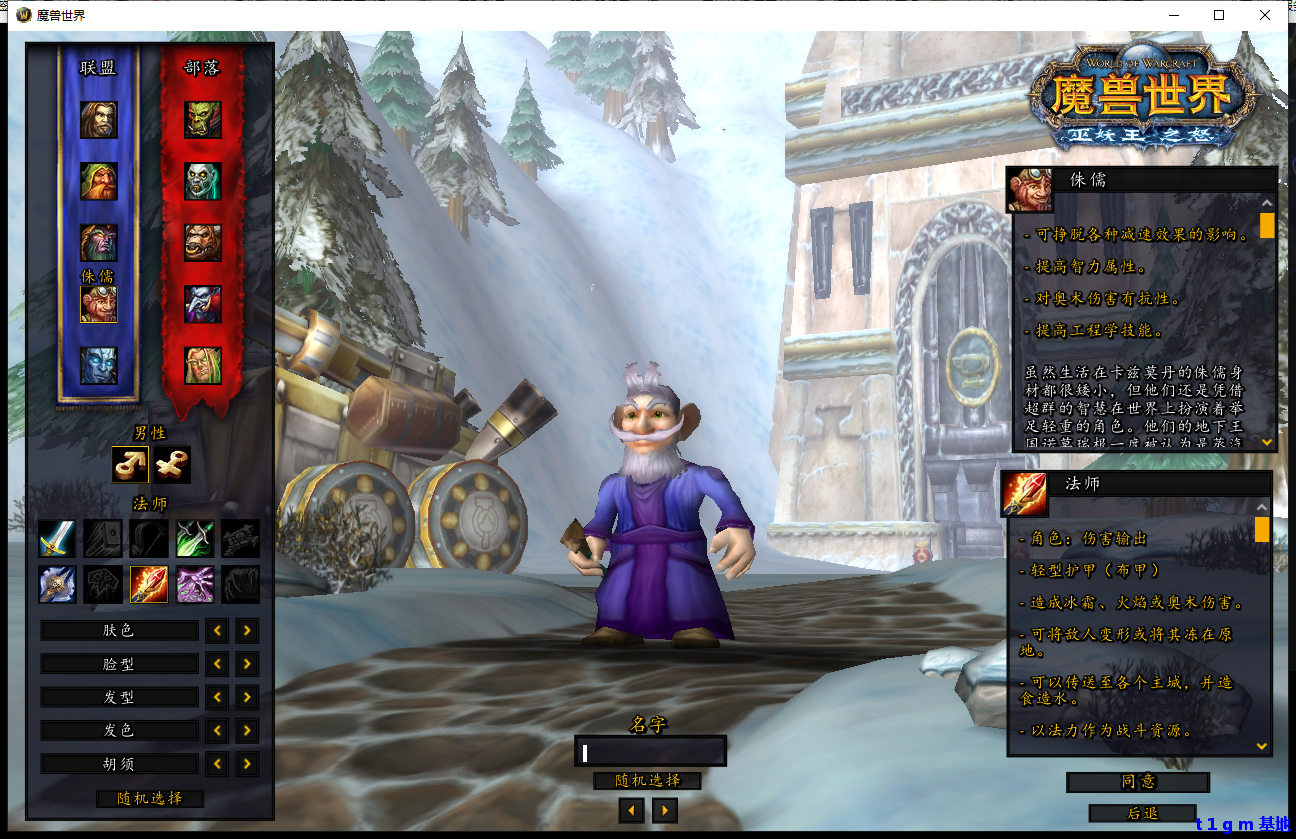Viewport: 1296px width, 839px height.
Task: Pick the Tauren race portrait
Action: click(203, 243)
